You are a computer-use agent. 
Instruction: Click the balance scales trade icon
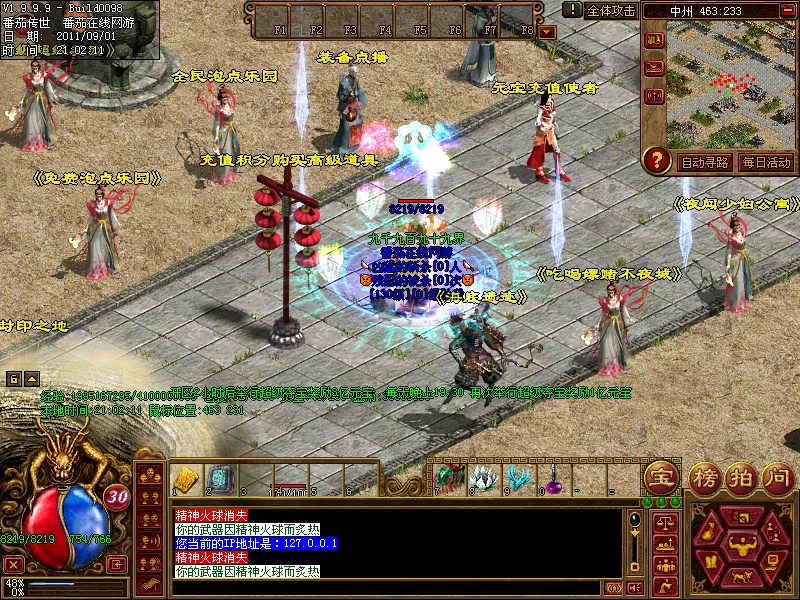[663, 522]
